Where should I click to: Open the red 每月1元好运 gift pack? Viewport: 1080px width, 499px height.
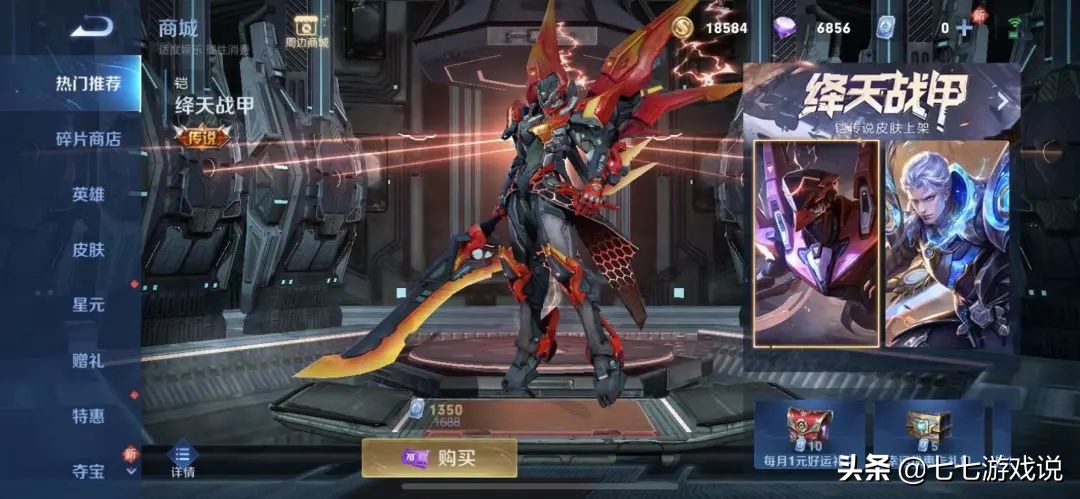click(x=808, y=433)
